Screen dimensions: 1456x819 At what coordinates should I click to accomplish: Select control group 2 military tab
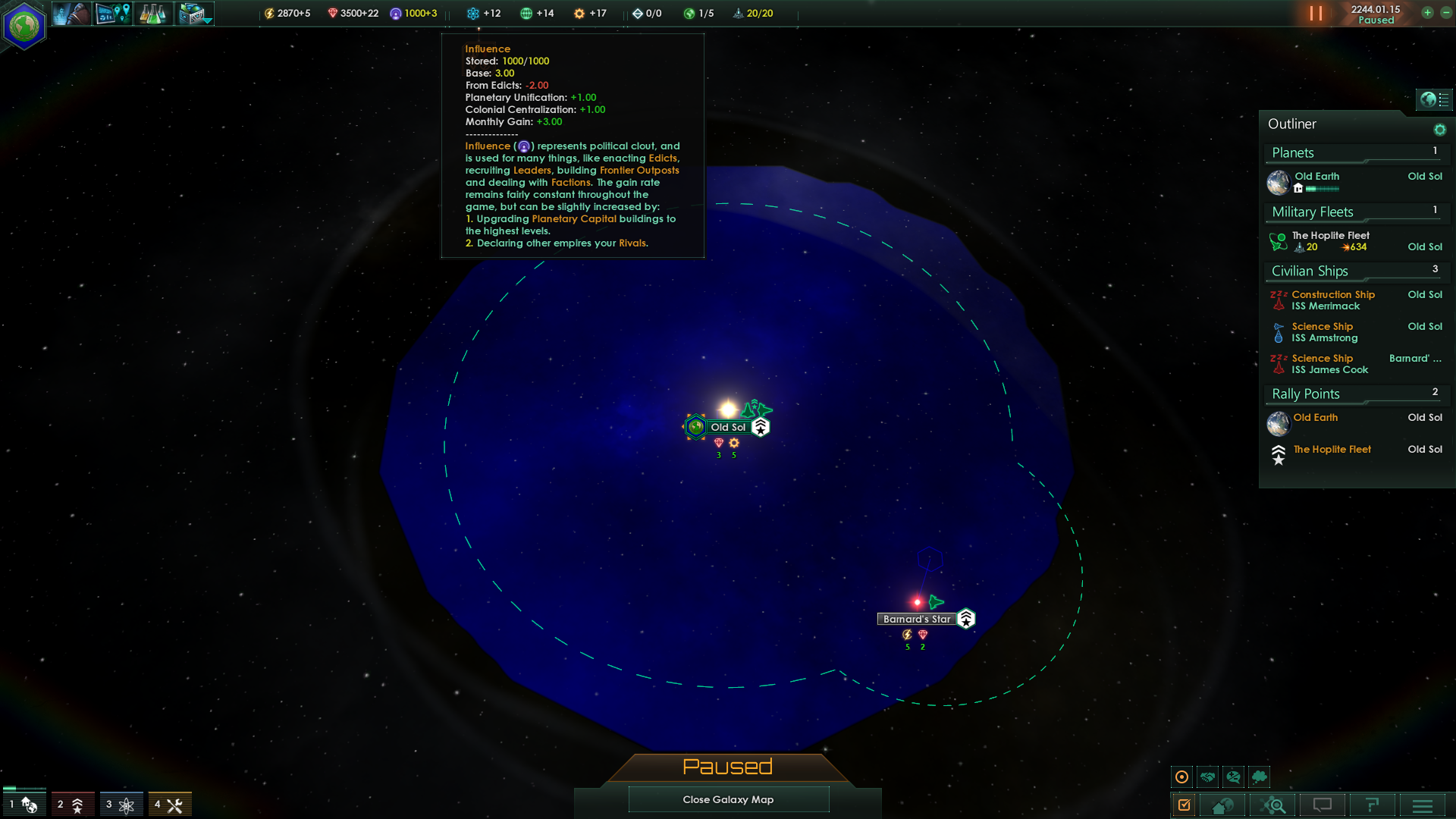(x=73, y=804)
